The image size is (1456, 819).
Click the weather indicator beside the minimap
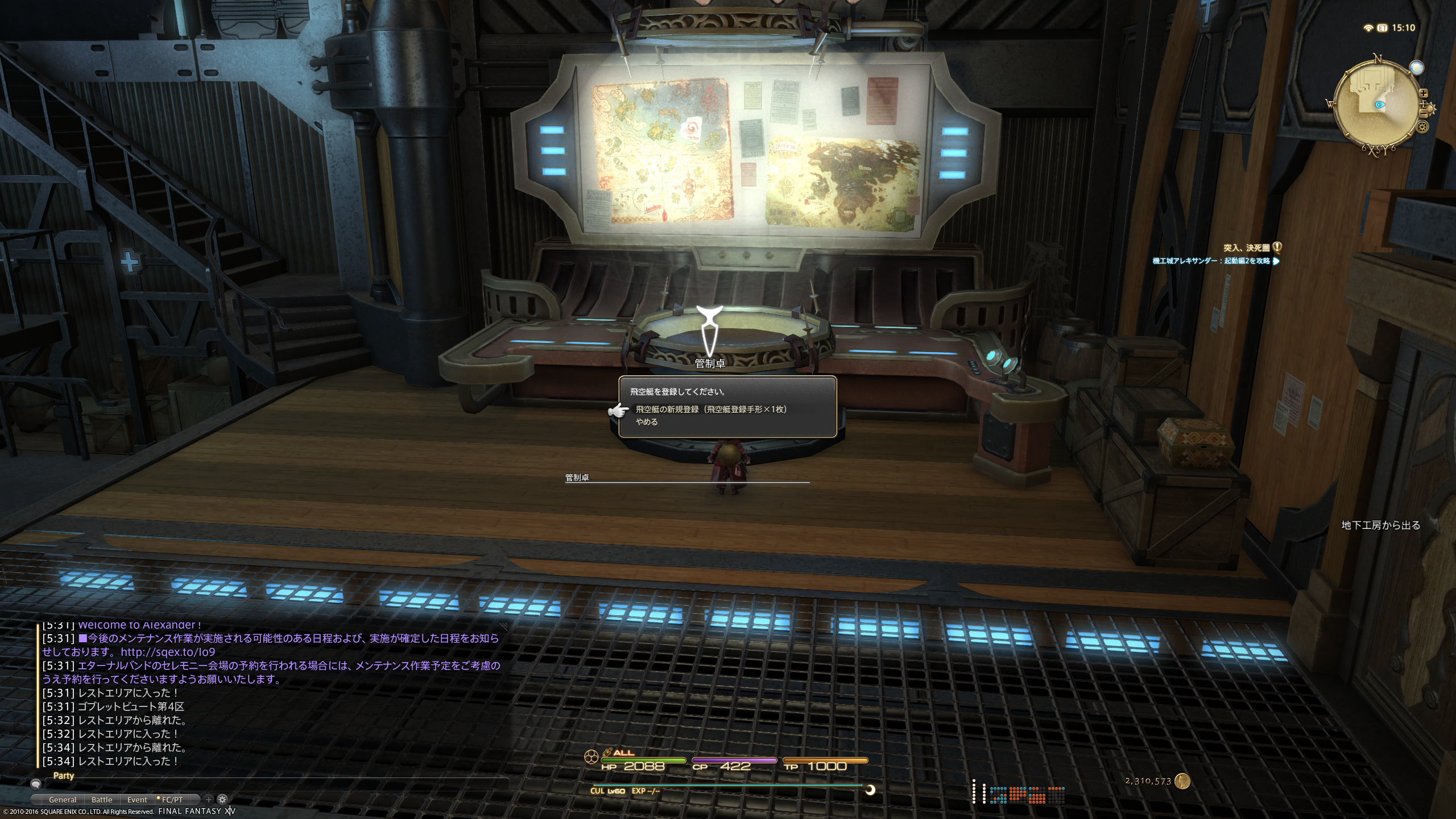click(x=1416, y=68)
